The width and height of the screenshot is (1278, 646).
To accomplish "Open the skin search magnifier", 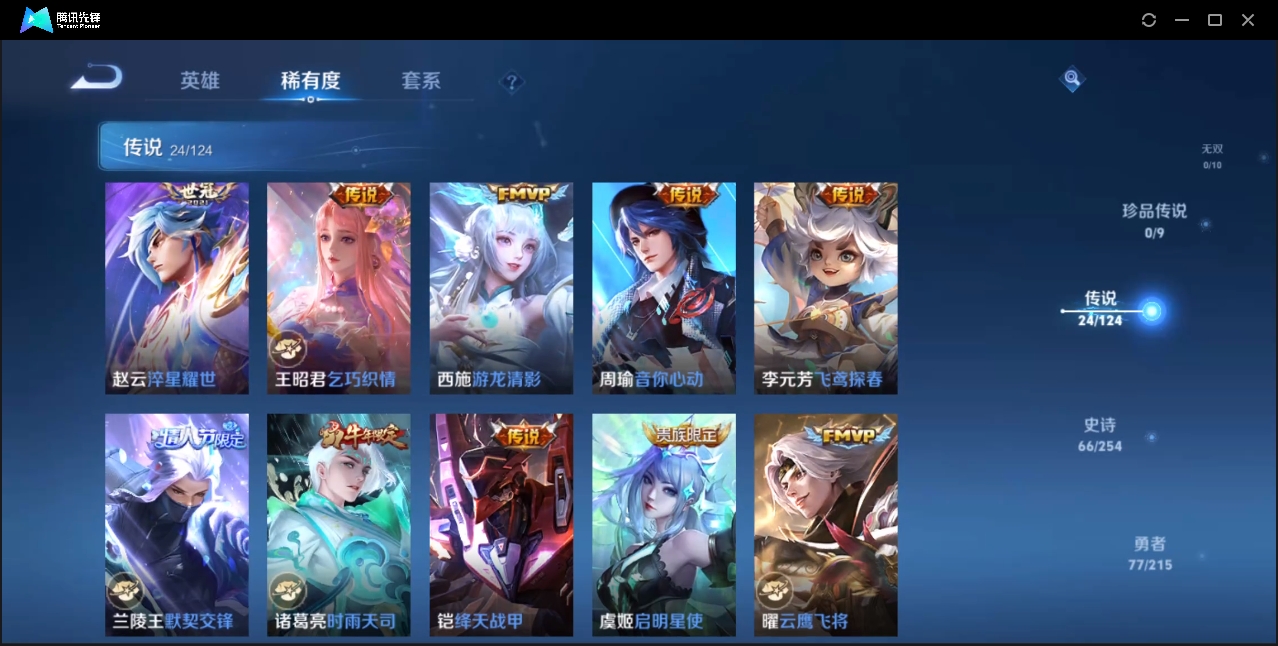I will (x=1072, y=78).
